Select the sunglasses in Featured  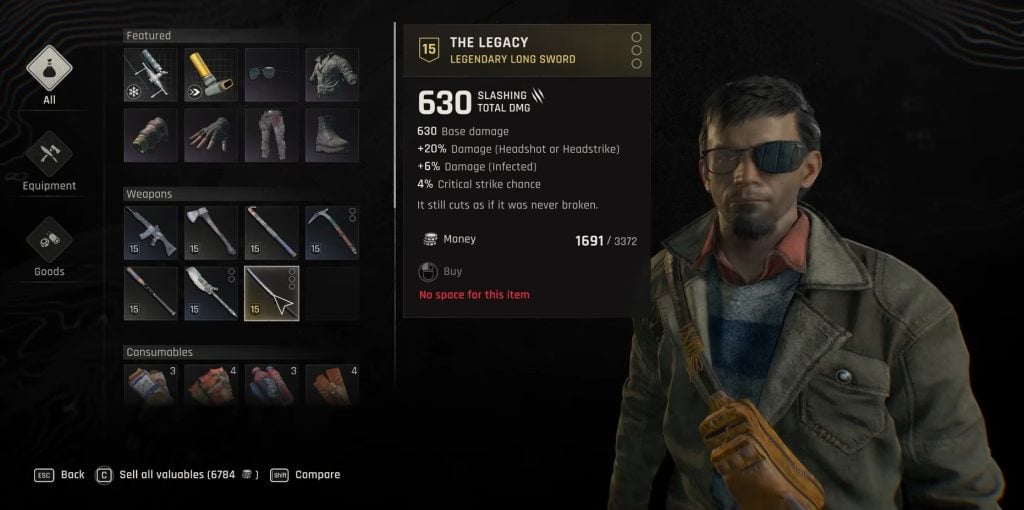[x=271, y=75]
